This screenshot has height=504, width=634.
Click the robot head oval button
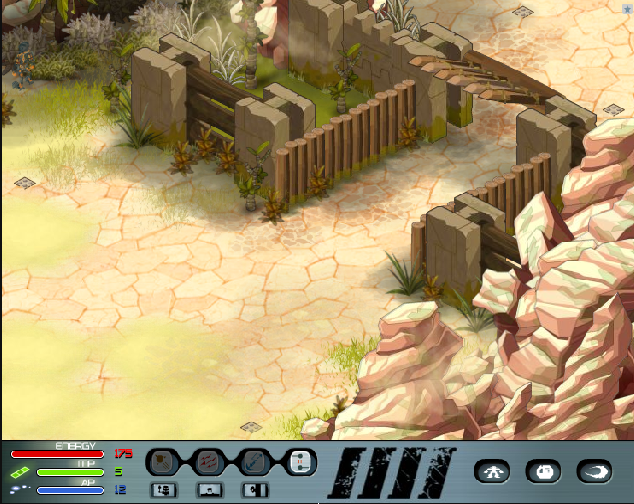(543, 471)
